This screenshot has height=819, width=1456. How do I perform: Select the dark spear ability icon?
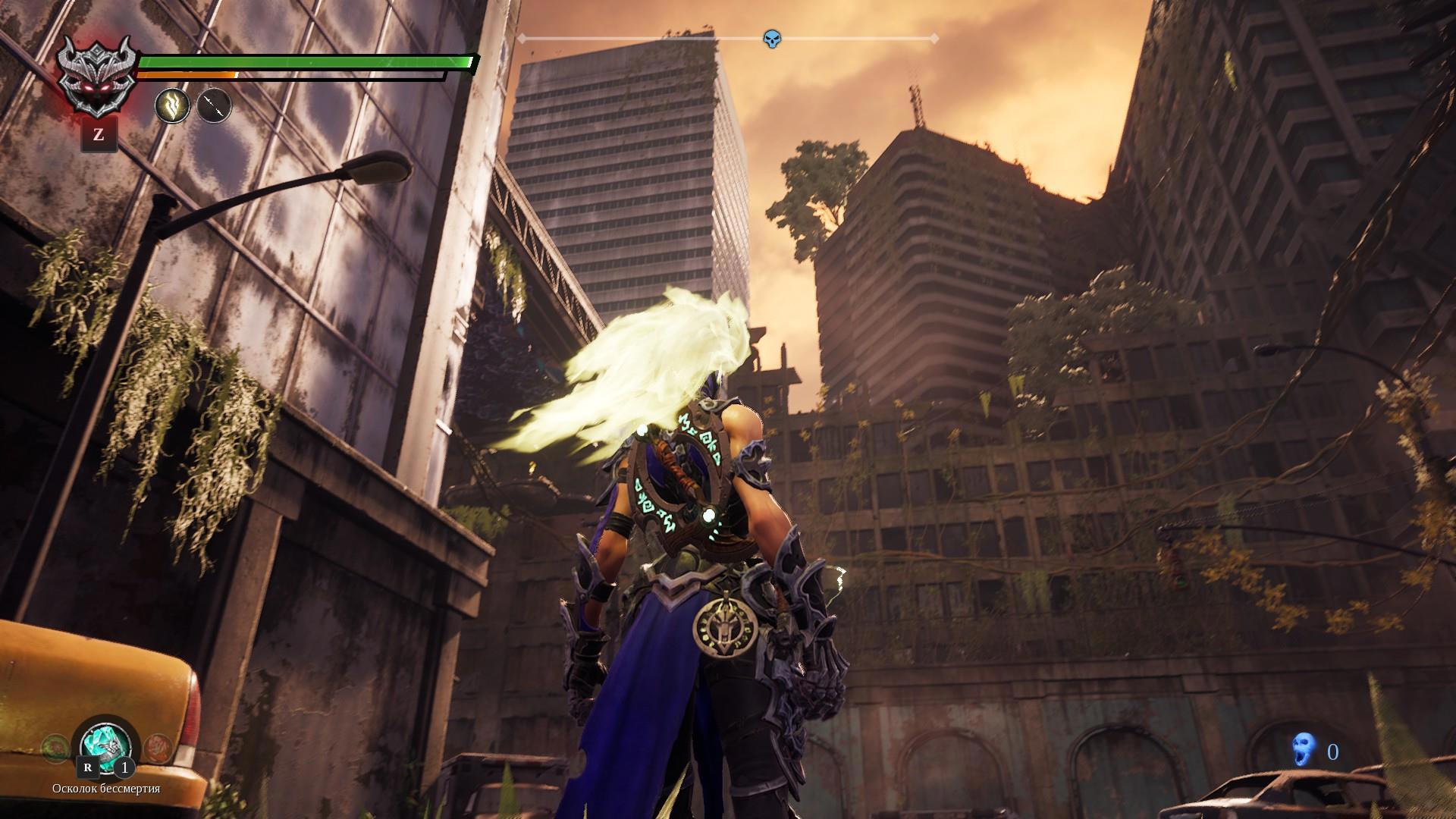[214, 106]
